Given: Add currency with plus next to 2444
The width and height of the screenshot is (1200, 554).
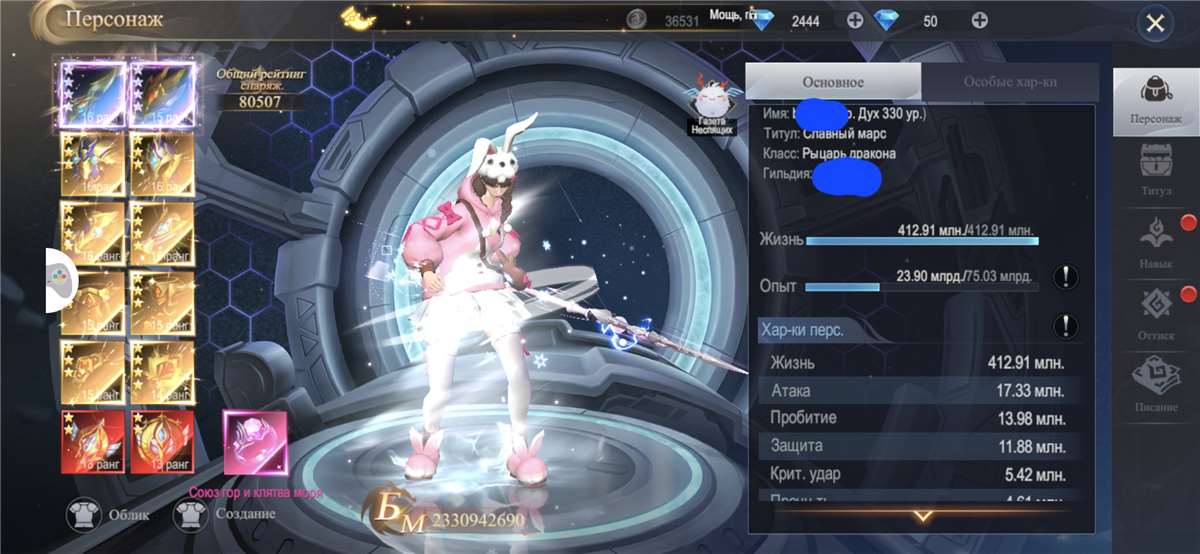Looking at the screenshot, I should pyautogui.click(x=855, y=21).
